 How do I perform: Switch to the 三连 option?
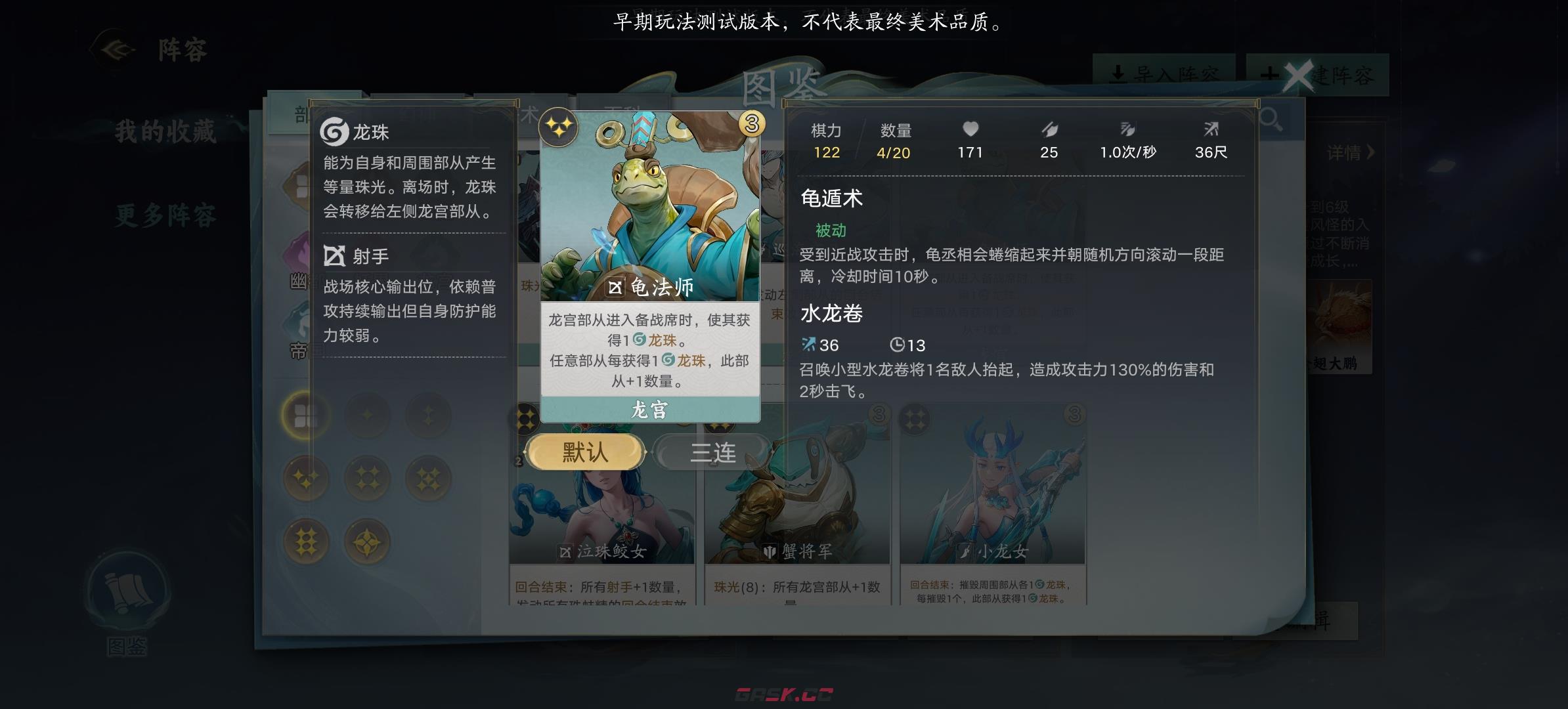(711, 452)
